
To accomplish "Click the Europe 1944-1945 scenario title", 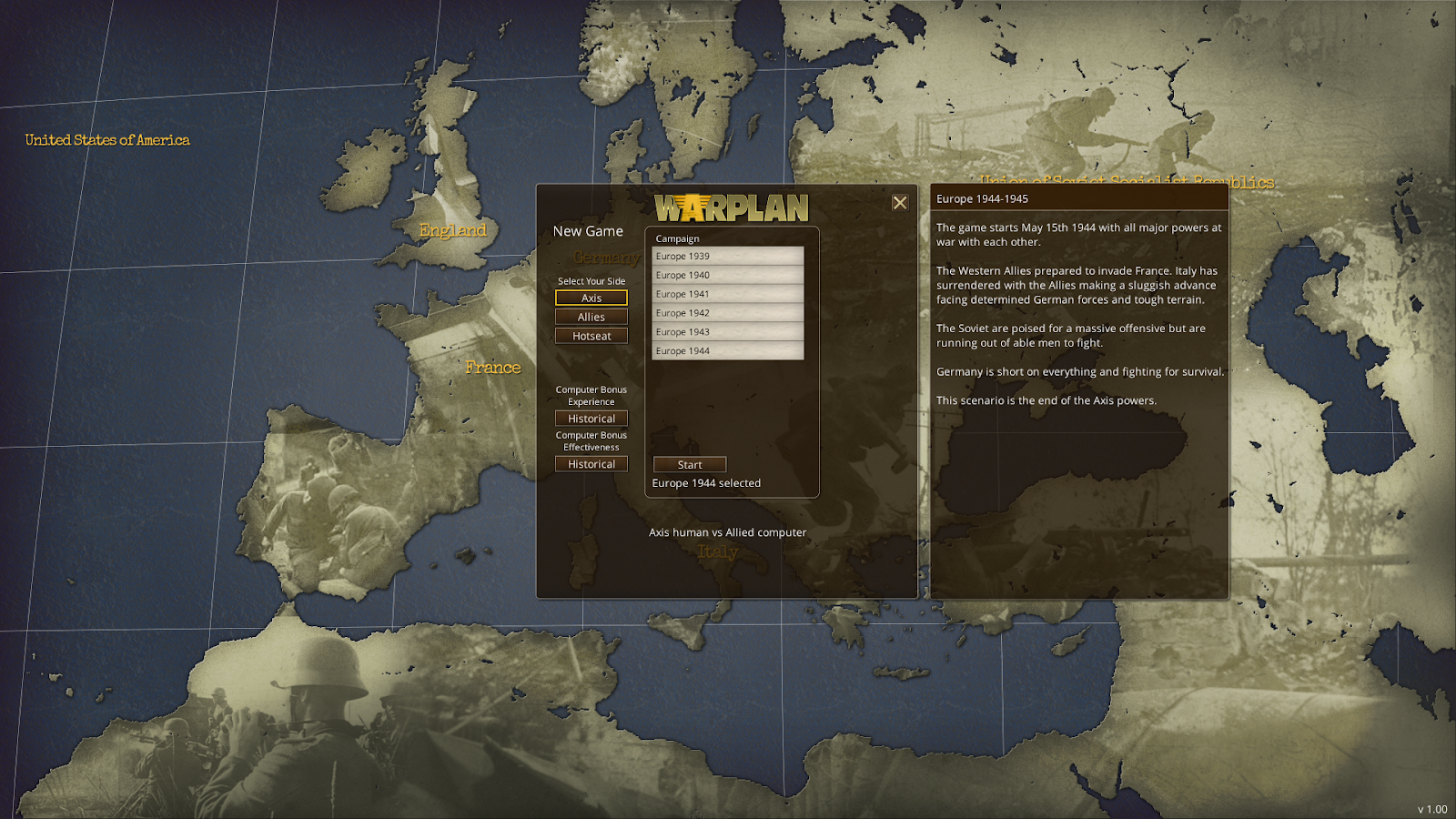I will [x=982, y=197].
